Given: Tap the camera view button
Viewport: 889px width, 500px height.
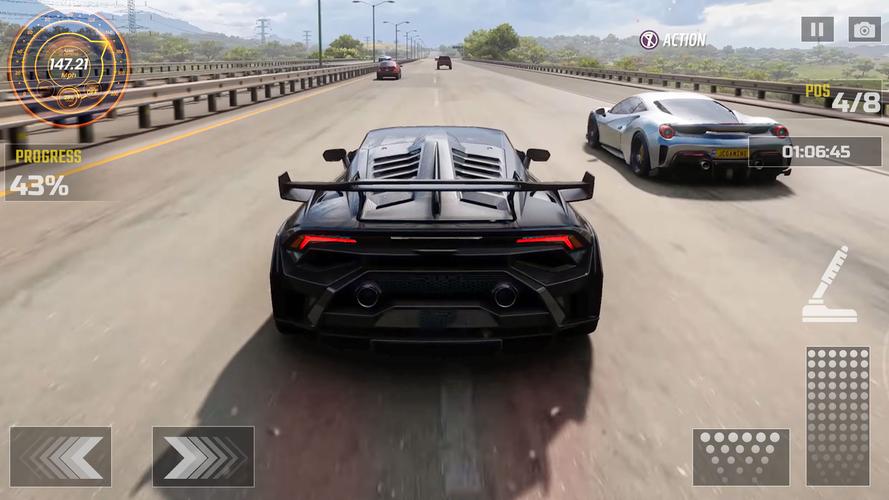Looking at the screenshot, I should (x=864, y=29).
